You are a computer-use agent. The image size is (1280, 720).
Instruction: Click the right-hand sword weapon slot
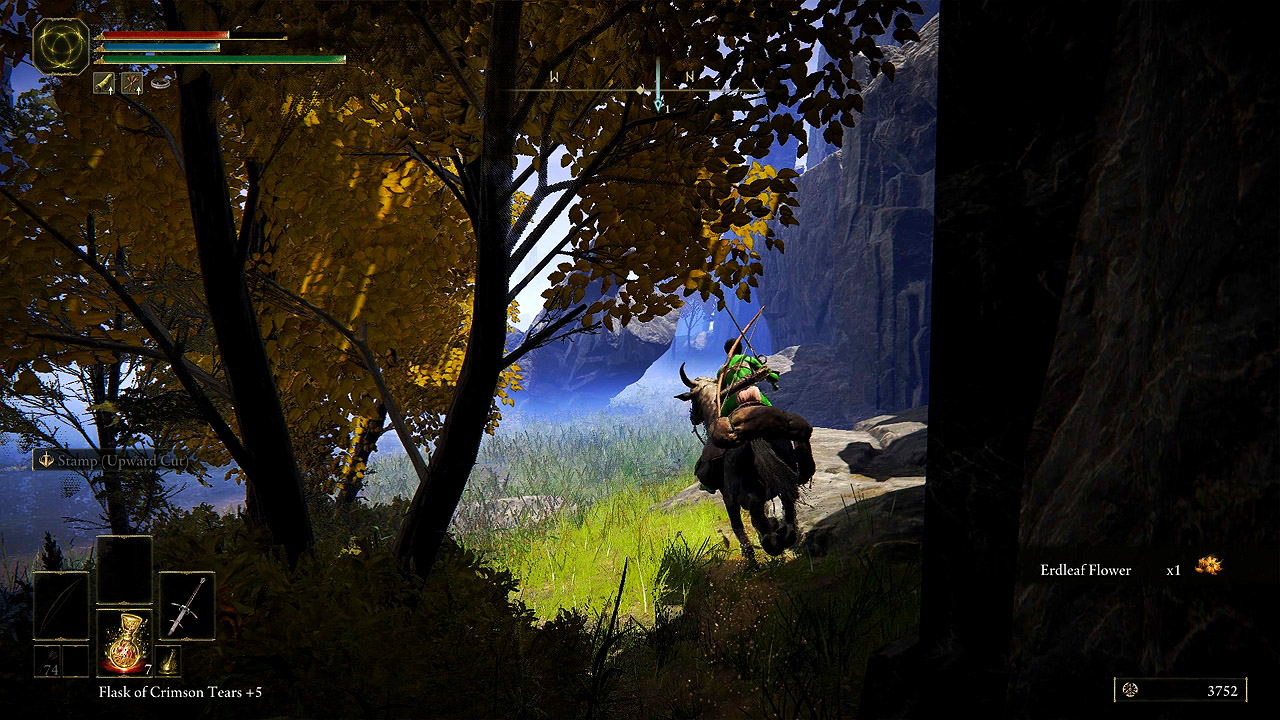(x=187, y=606)
